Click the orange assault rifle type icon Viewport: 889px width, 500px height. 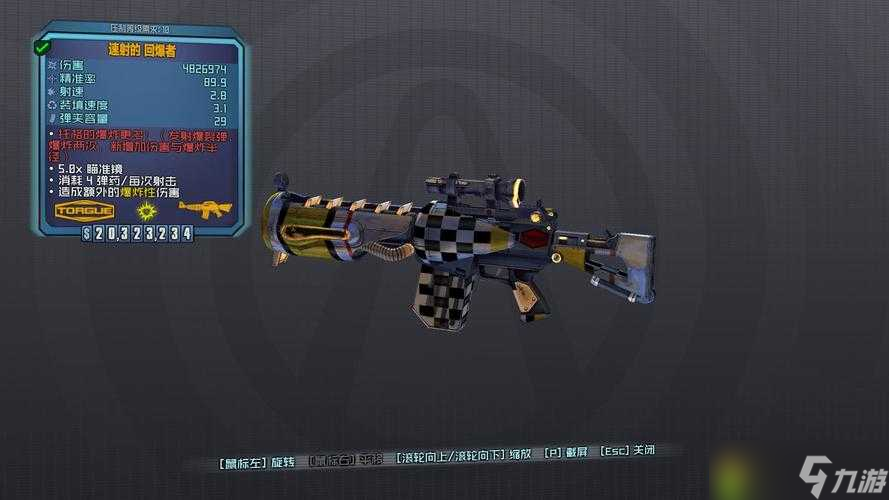click(205, 208)
